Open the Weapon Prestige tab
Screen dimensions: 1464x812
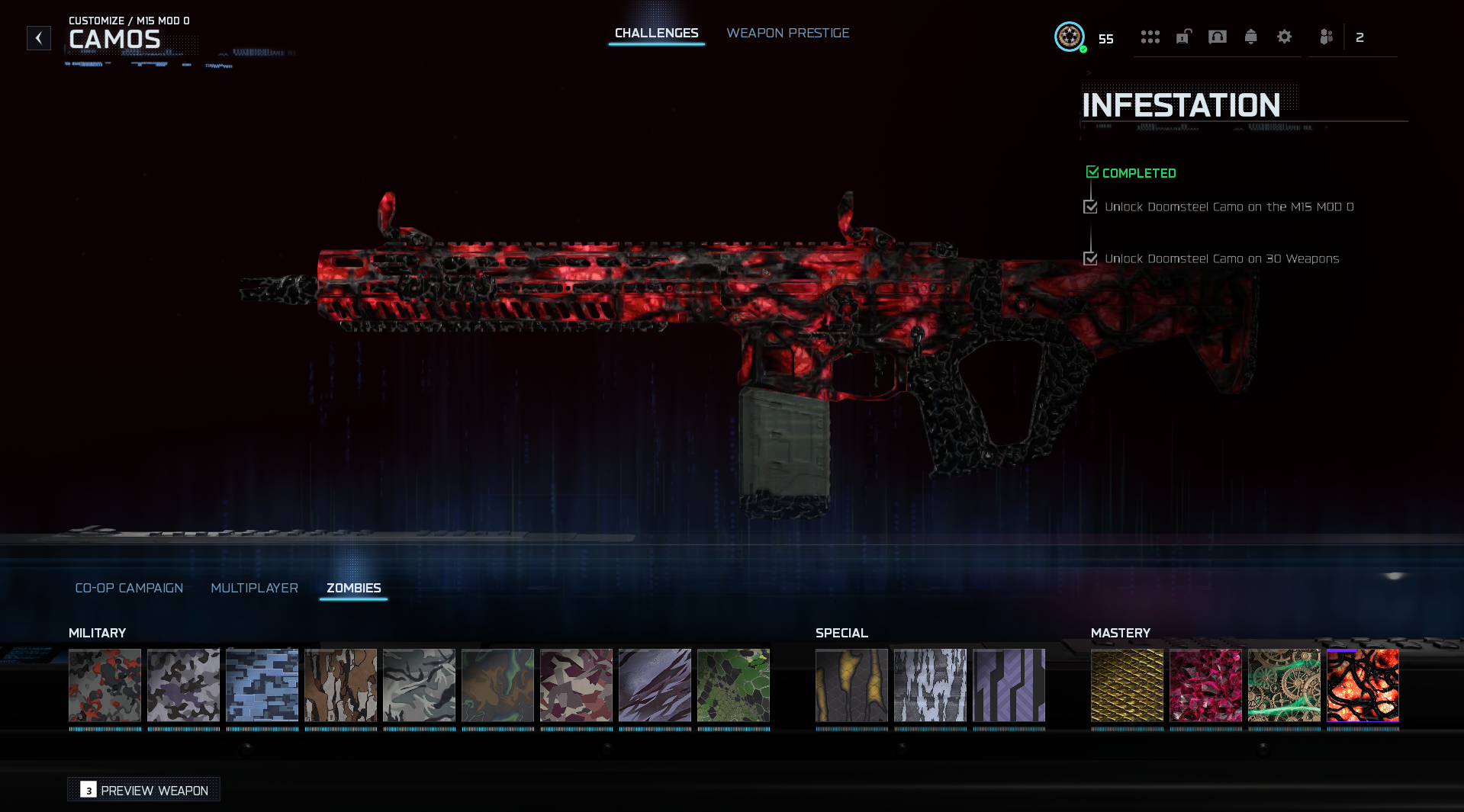[787, 34]
